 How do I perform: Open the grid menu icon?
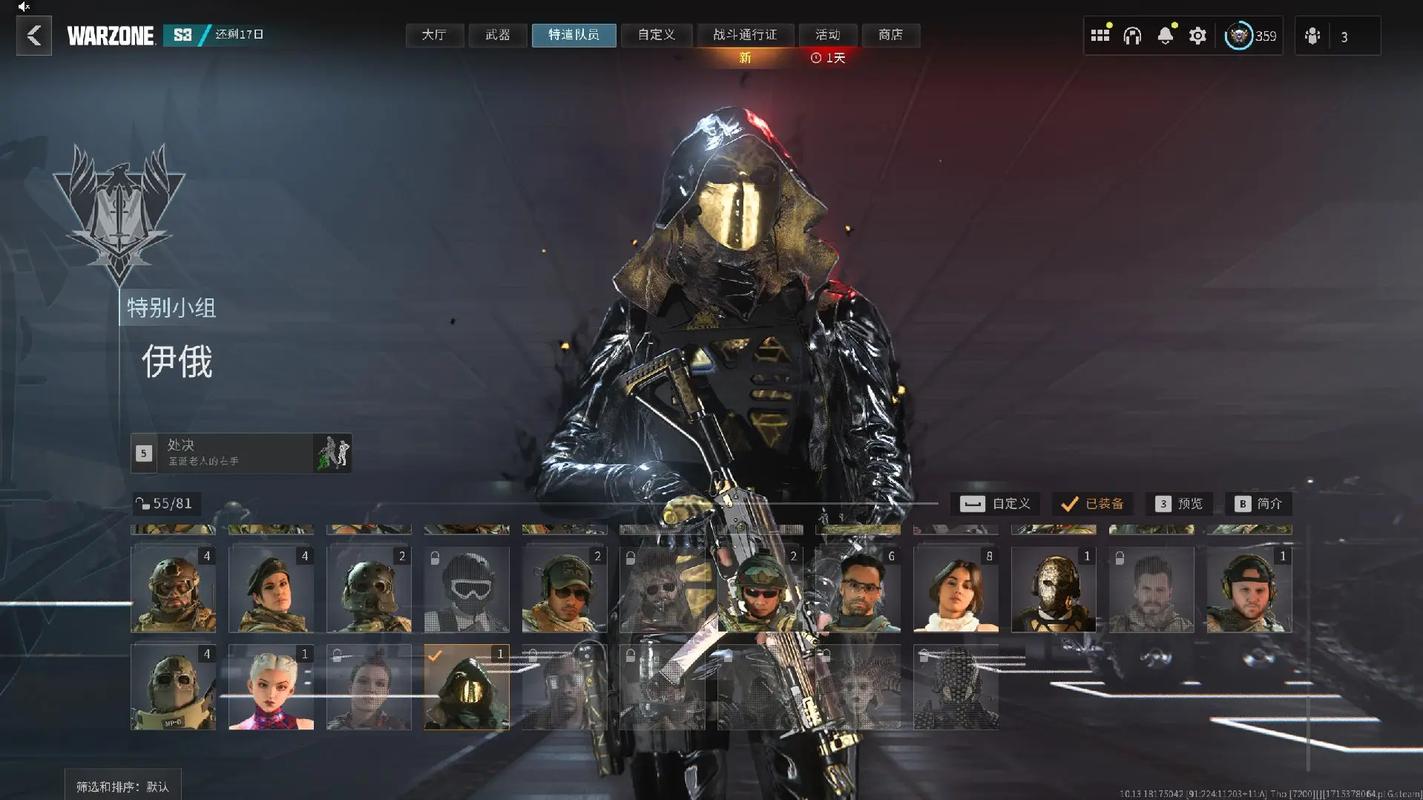[1100, 36]
